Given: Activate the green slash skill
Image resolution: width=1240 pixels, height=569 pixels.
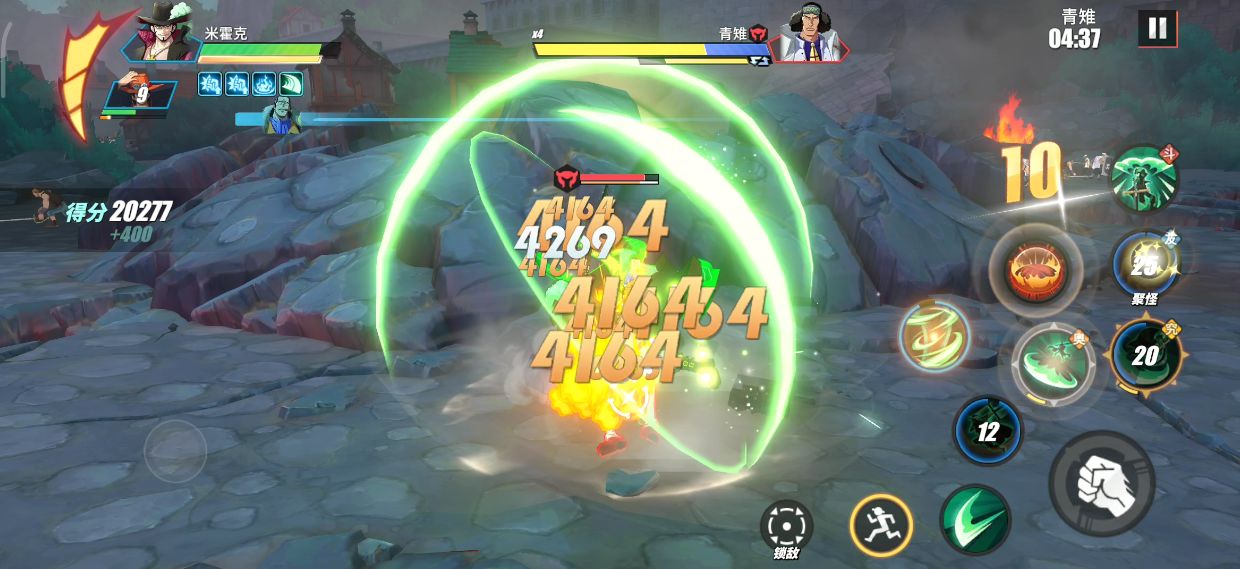Looking at the screenshot, I should [974, 519].
